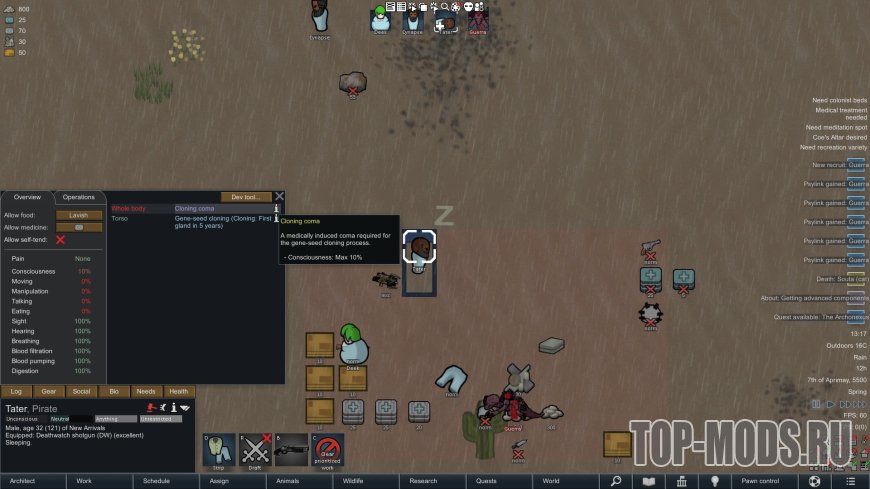
Task: Show the Needs tab
Action: point(145,391)
